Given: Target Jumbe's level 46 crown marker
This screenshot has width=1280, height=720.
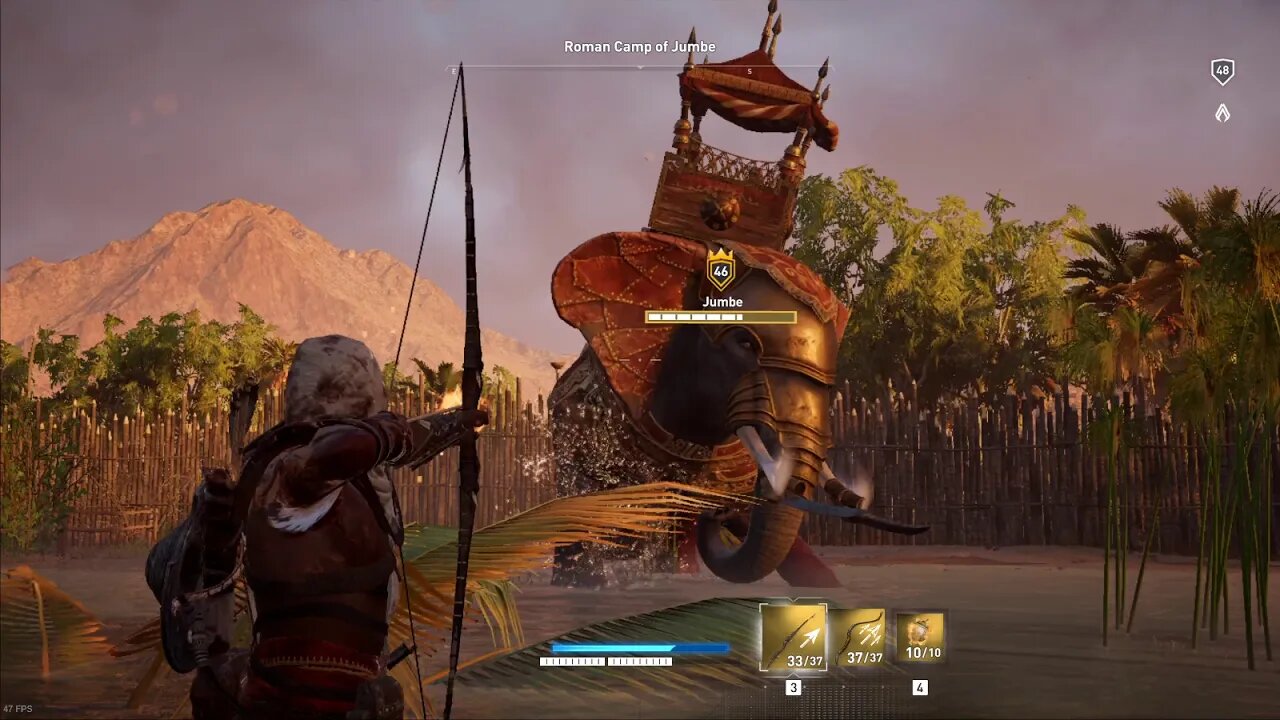Looking at the screenshot, I should 721,269.
